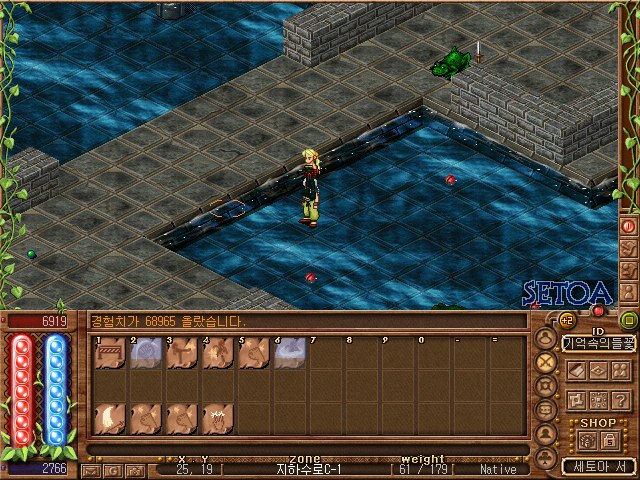Toggle the green square button
Image resolution: width=640 pixels, height=480 pixels.
[x=629, y=320]
